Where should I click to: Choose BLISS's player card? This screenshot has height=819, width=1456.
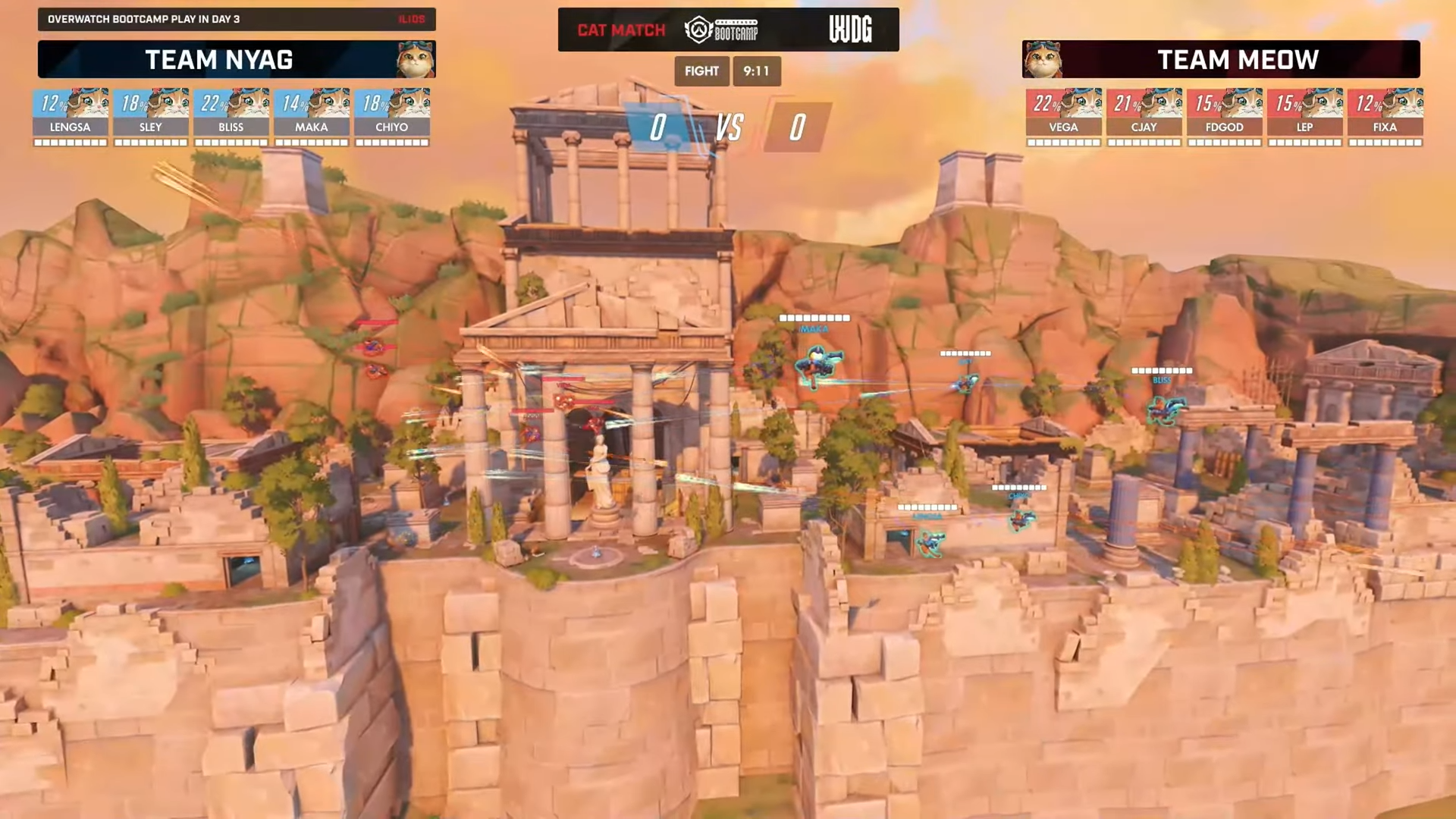tap(231, 116)
